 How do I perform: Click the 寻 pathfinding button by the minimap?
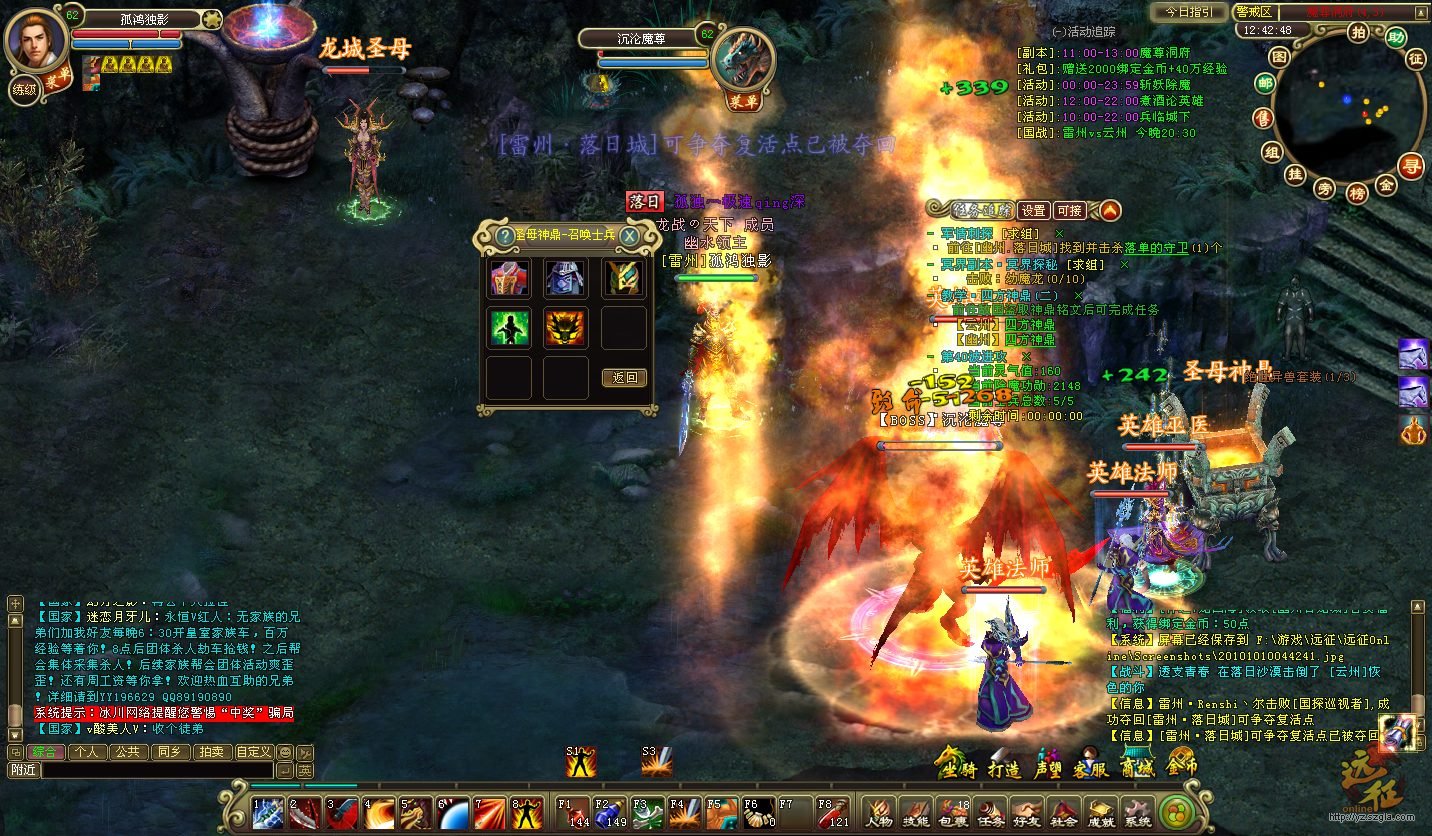[1411, 166]
